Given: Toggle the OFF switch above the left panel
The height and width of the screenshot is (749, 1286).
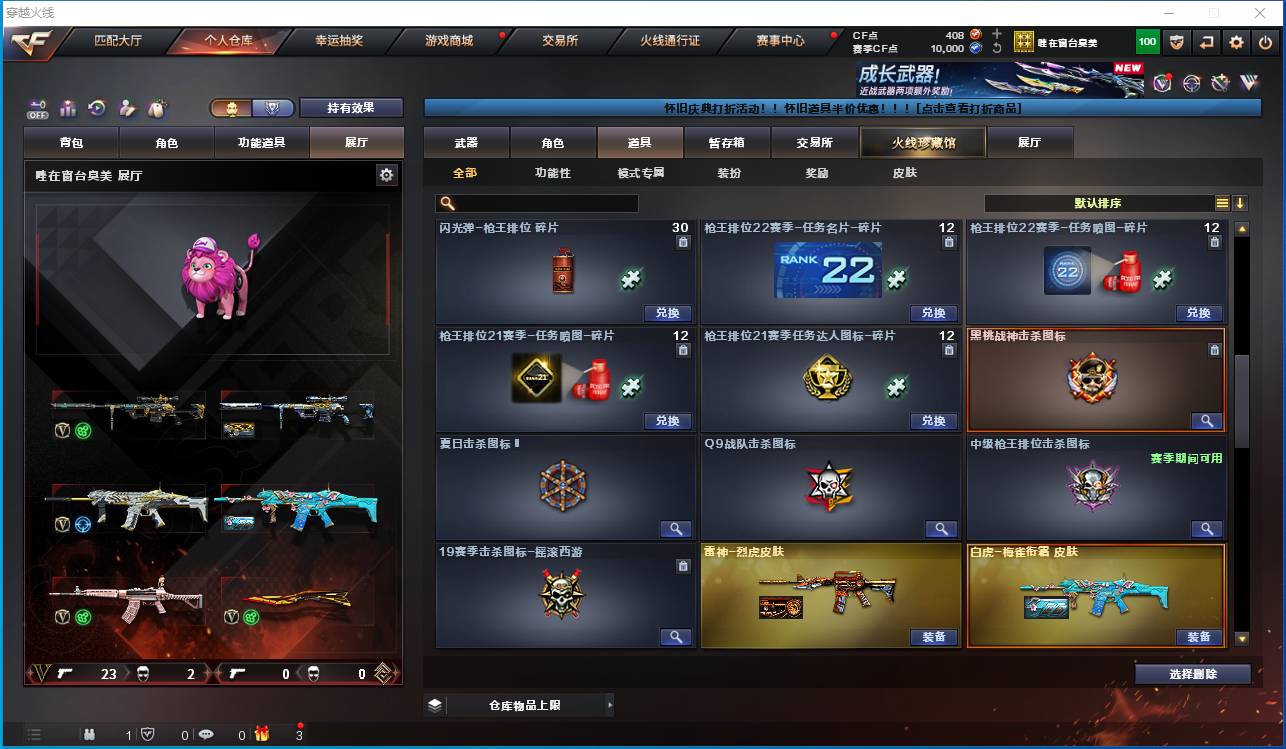Looking at the screenshot, I should pos(35,110).
